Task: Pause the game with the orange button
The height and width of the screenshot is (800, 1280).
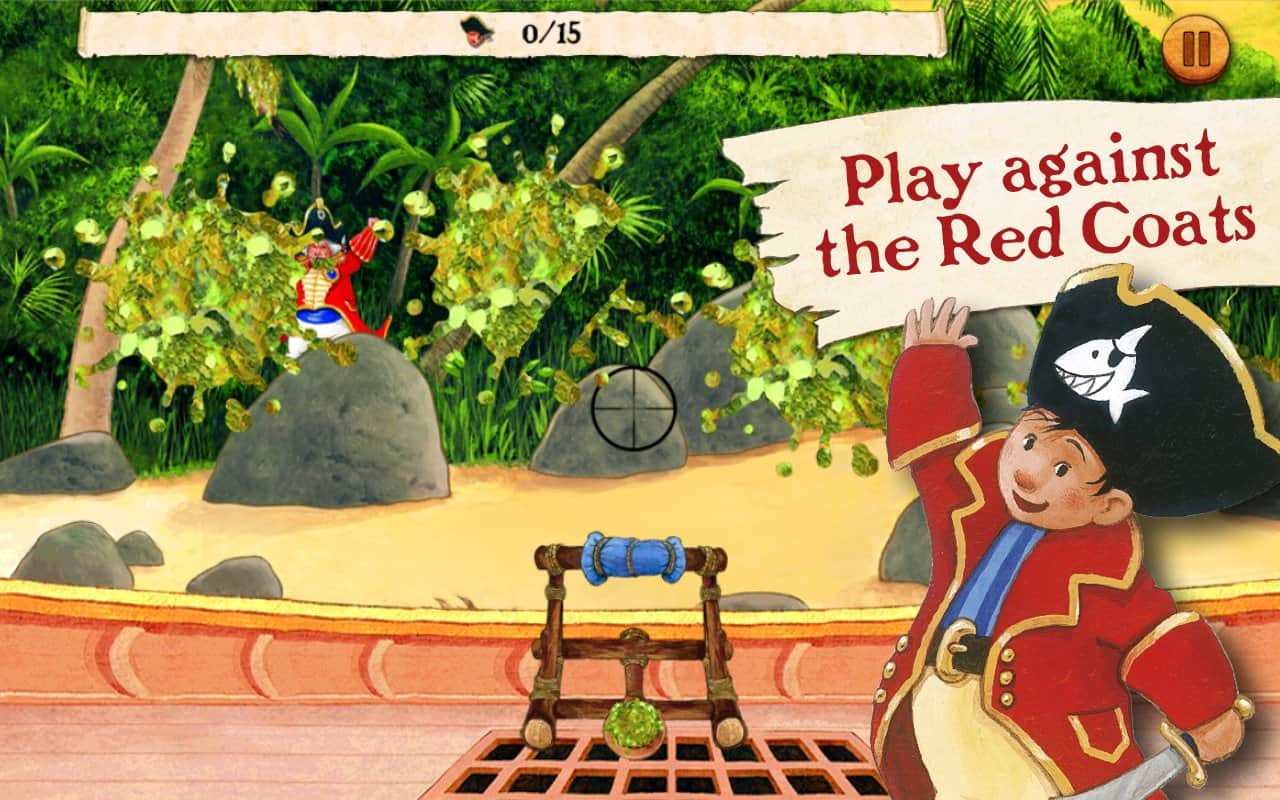Action: coord(1196,50)
